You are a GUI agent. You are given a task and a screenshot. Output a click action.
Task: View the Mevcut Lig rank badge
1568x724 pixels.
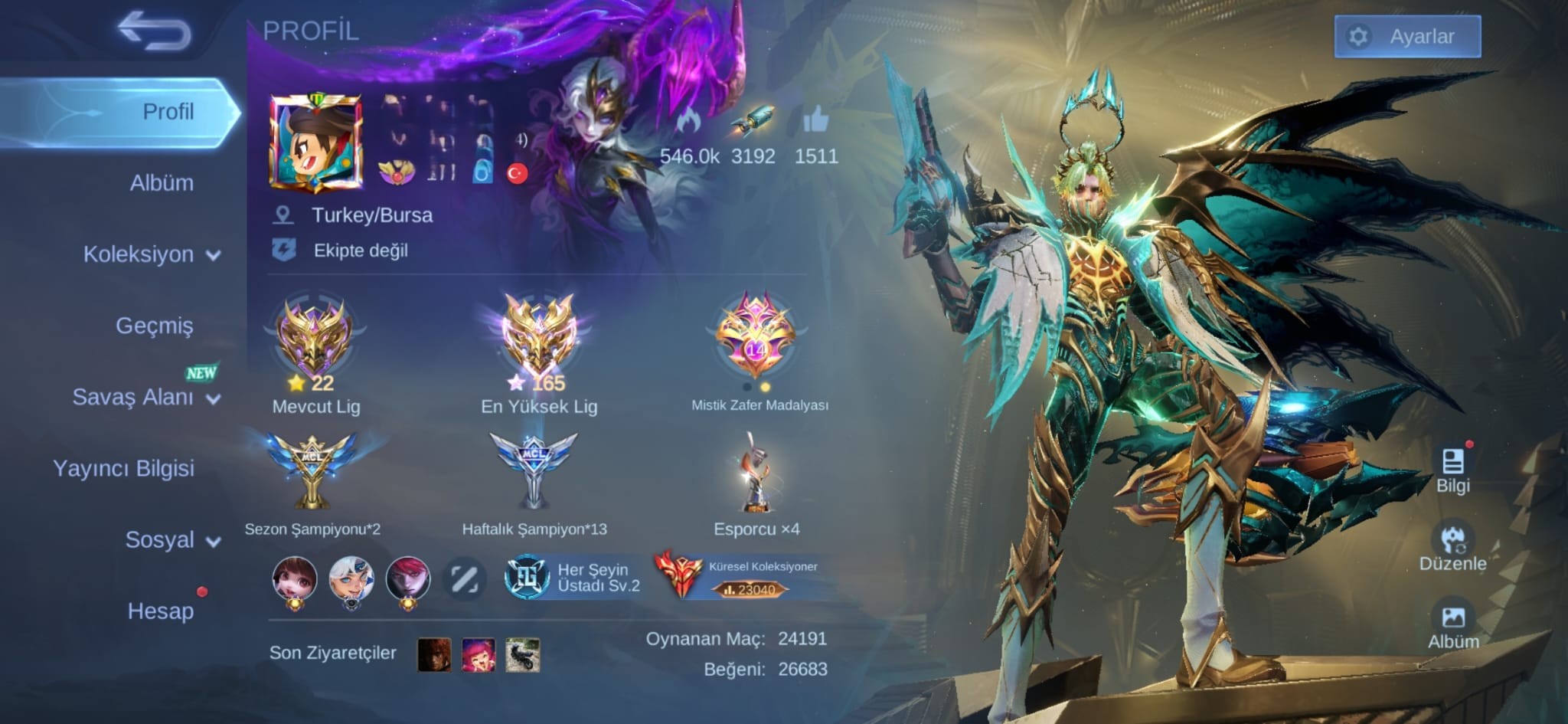(314, 337)
